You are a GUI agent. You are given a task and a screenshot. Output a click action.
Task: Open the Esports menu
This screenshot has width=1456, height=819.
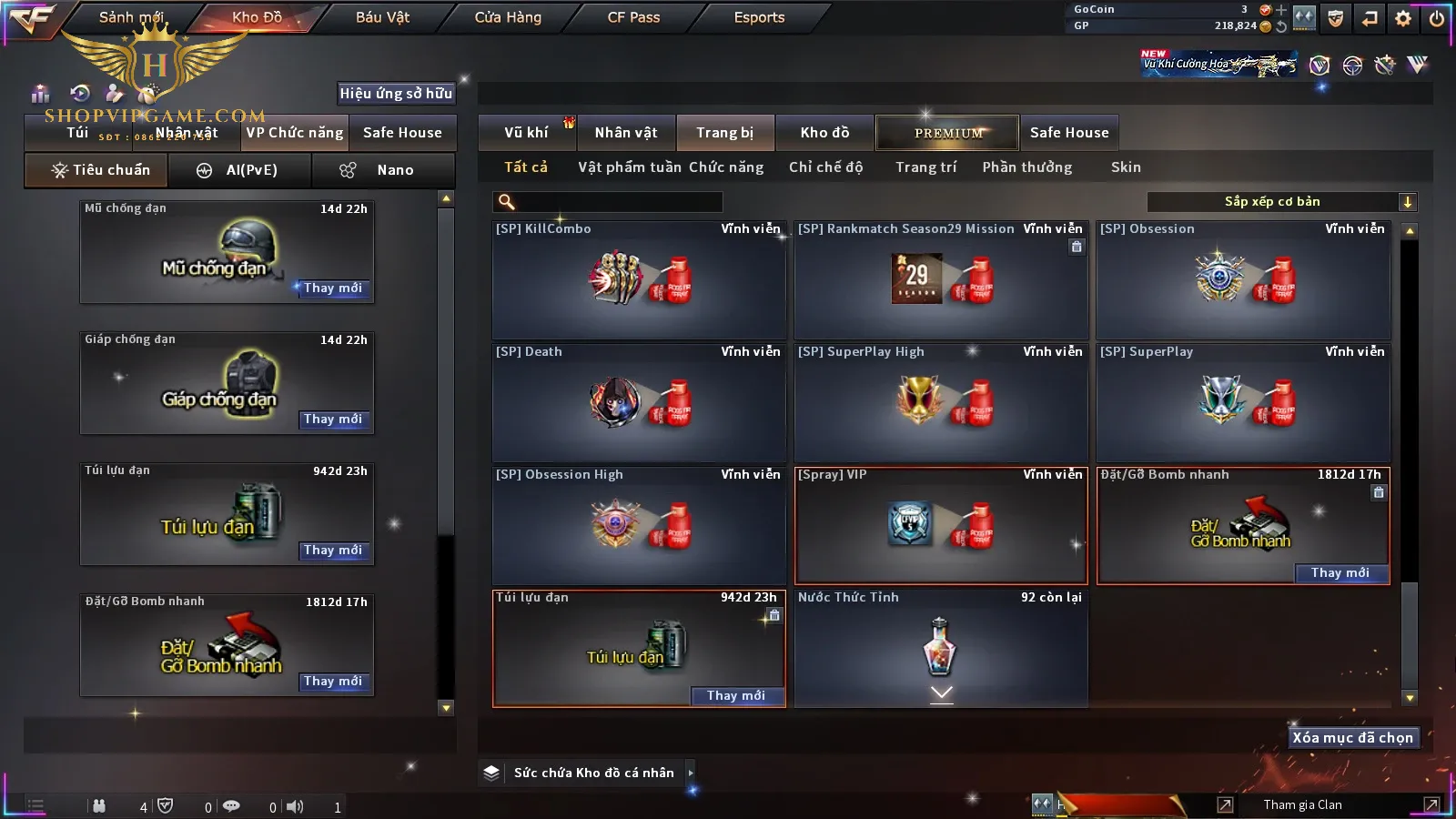[x=759, y=17]
